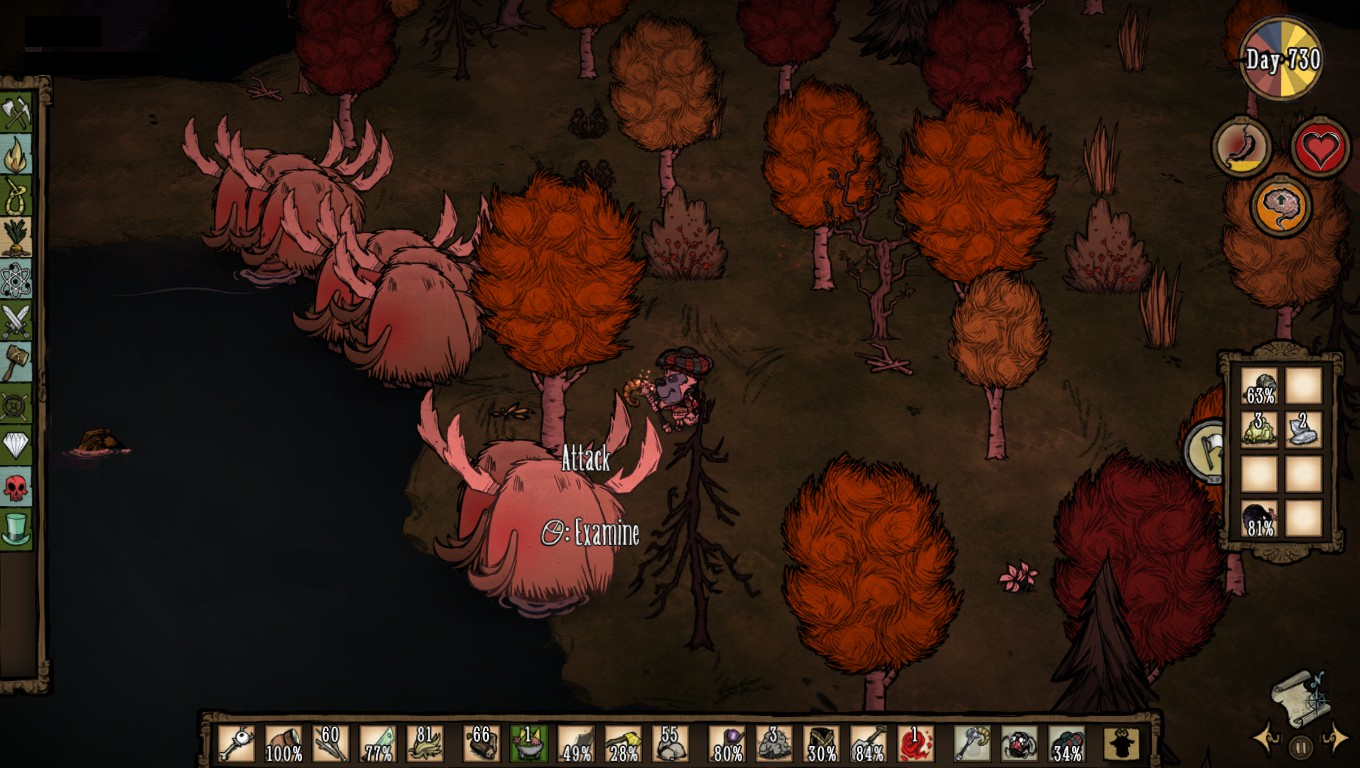Select the backpack item at 81% durability
This screenshot has height=768, width=1360.
pos(1260,519)
